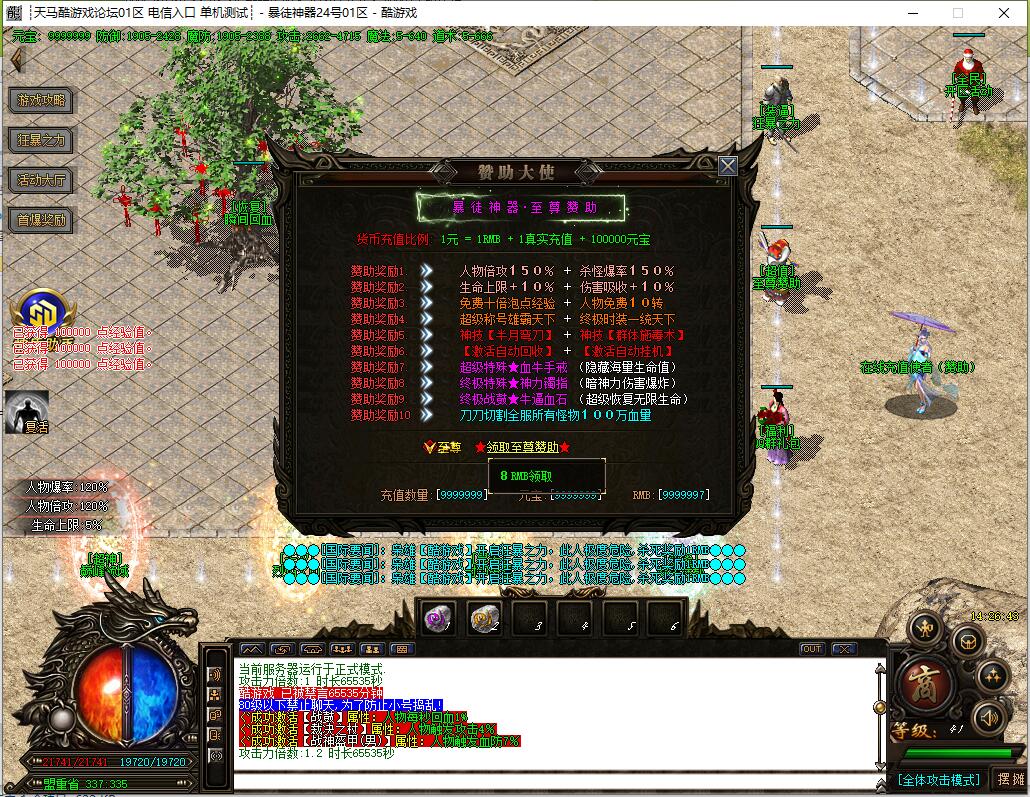
Task: Open the 摆摊 stall button
Action: (x=1009, y=780)
